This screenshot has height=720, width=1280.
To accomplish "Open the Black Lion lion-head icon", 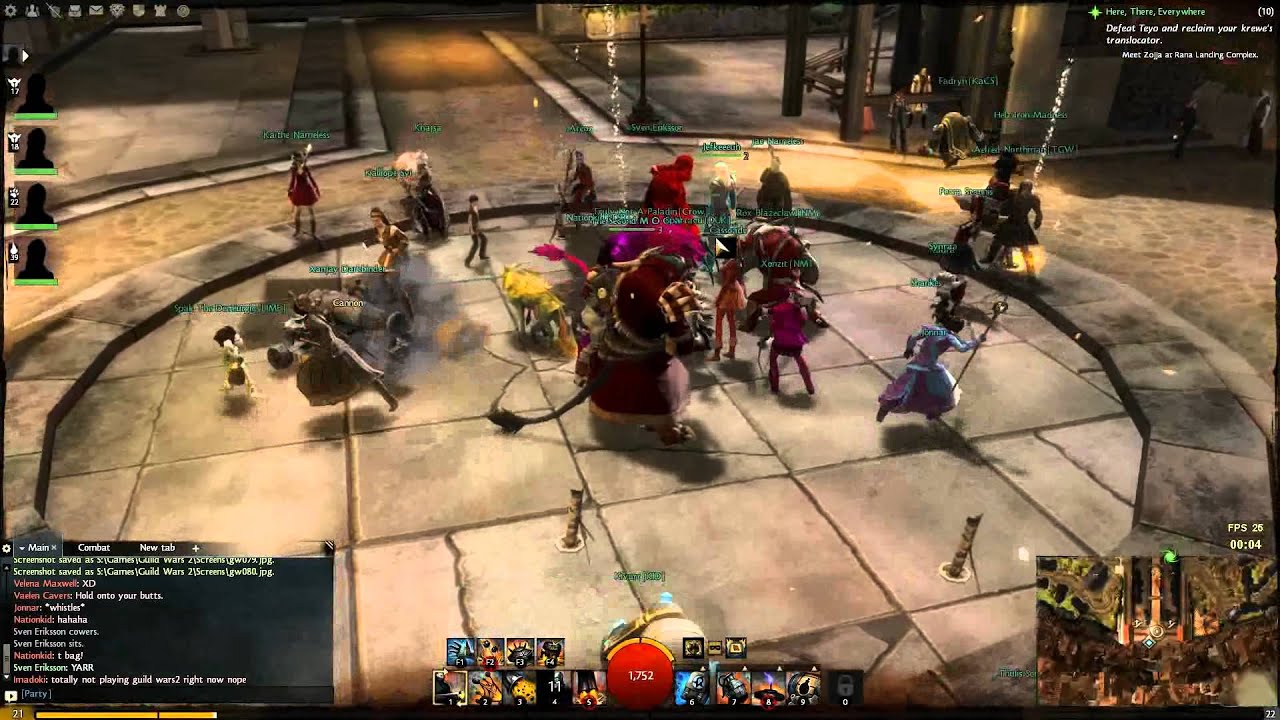I will point(117,11).
